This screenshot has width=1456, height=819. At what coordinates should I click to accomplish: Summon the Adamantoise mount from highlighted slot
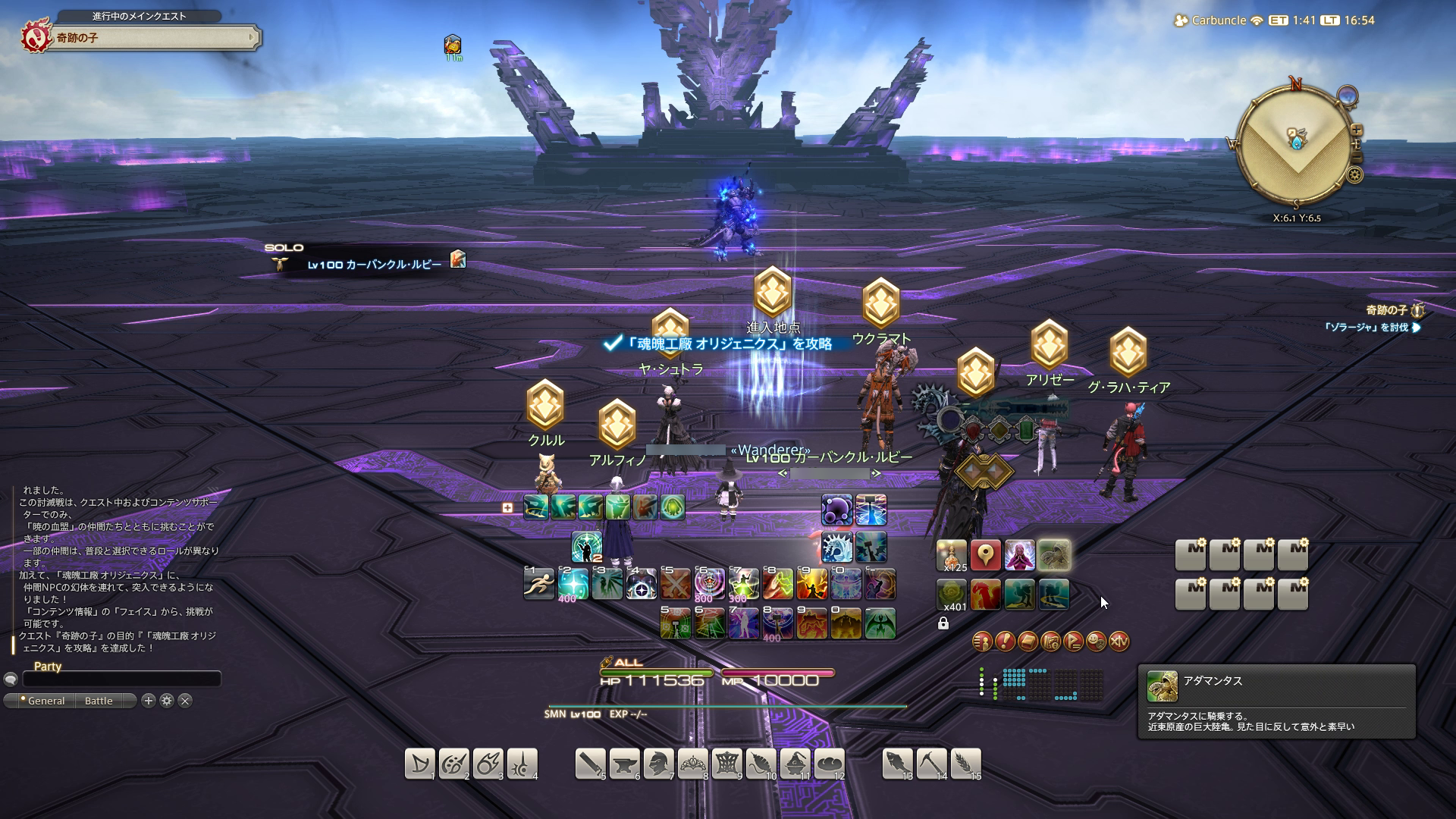tap(1053, 555)
